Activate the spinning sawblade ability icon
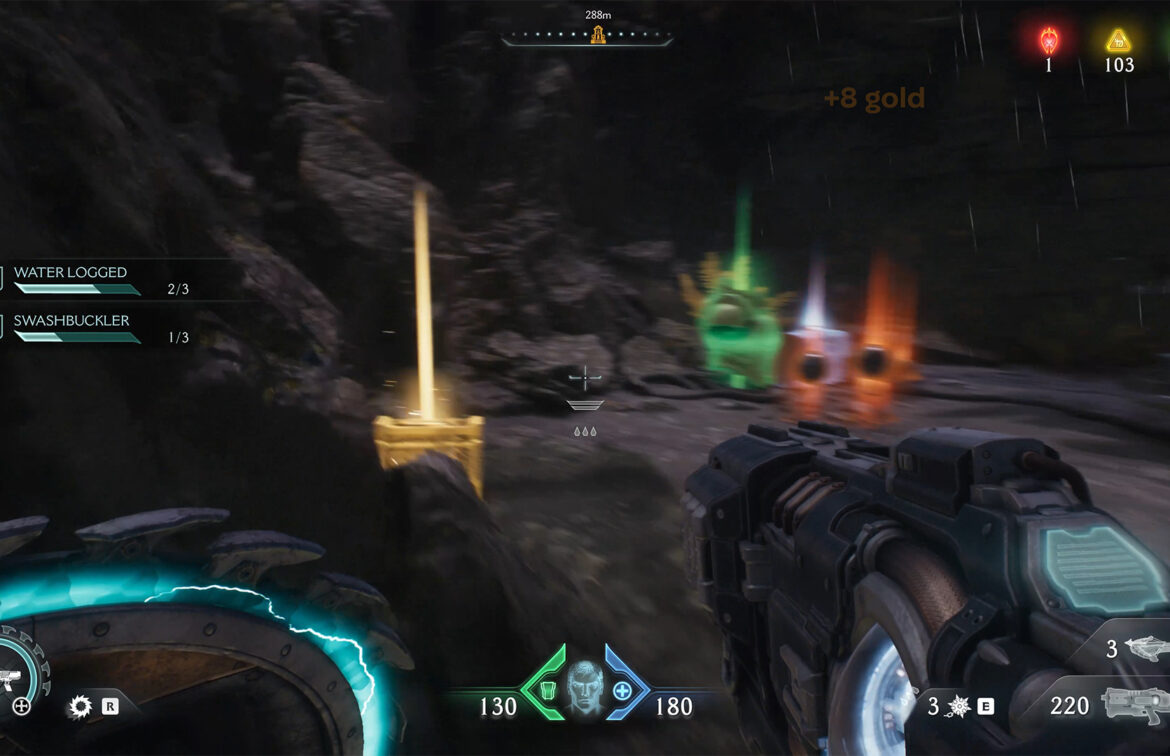This screenshot has height=756, width=1170. click(x=80, y=707)
